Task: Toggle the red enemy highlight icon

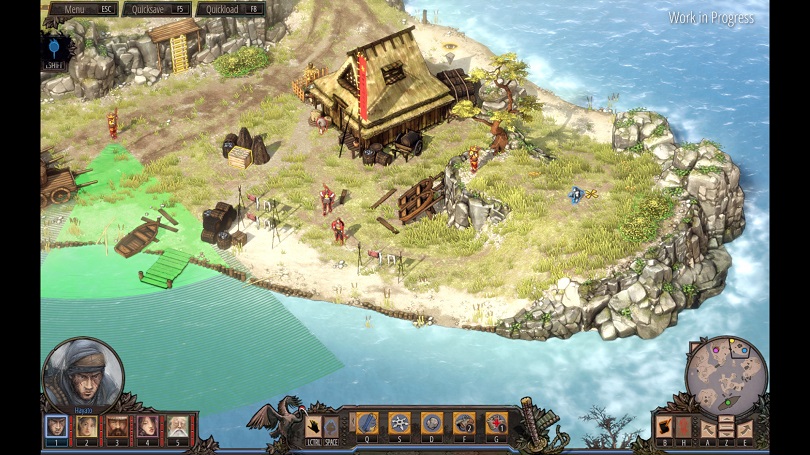Action: pyautogui.click(x=683, y=427)
